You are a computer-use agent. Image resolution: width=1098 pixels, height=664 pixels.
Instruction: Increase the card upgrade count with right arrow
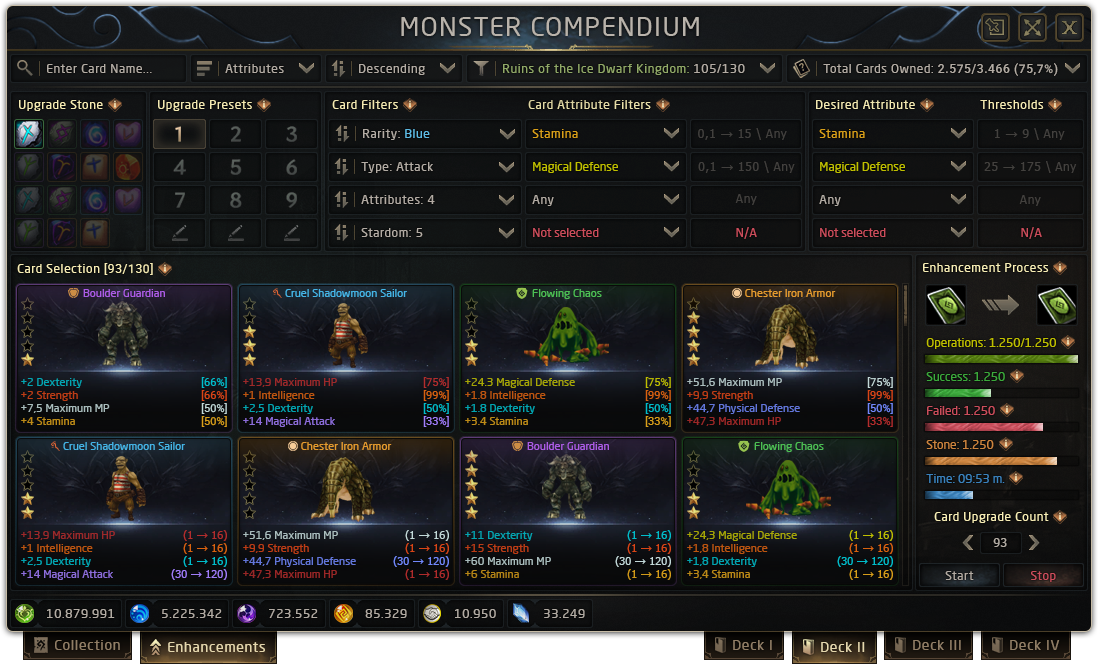point(1034,543)
